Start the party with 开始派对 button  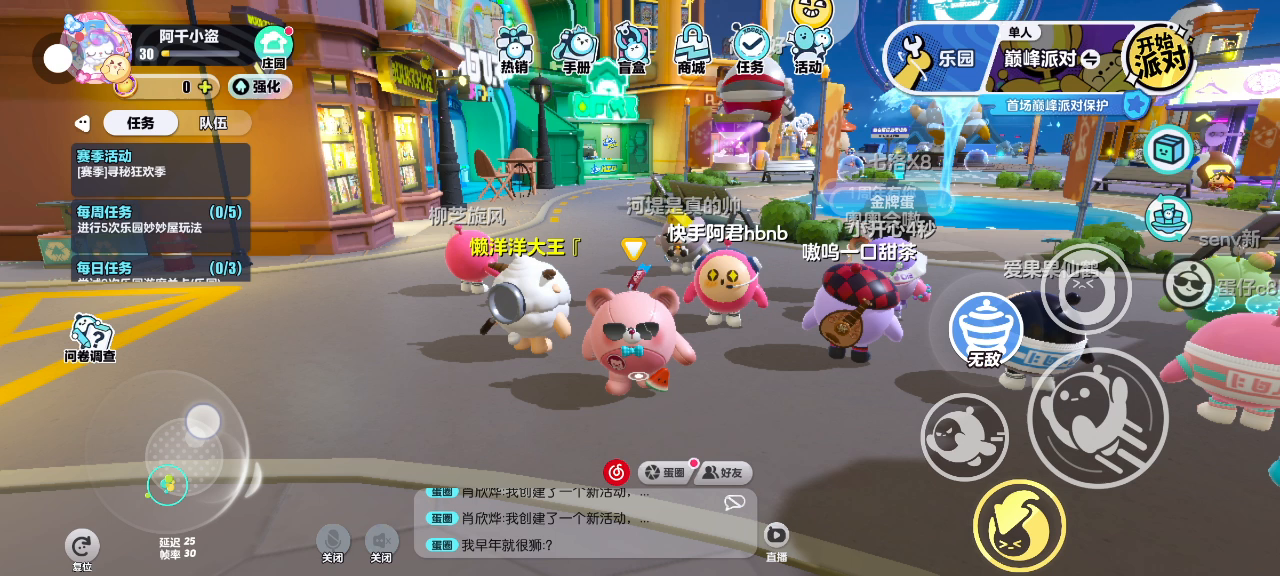click(1160, 57)
